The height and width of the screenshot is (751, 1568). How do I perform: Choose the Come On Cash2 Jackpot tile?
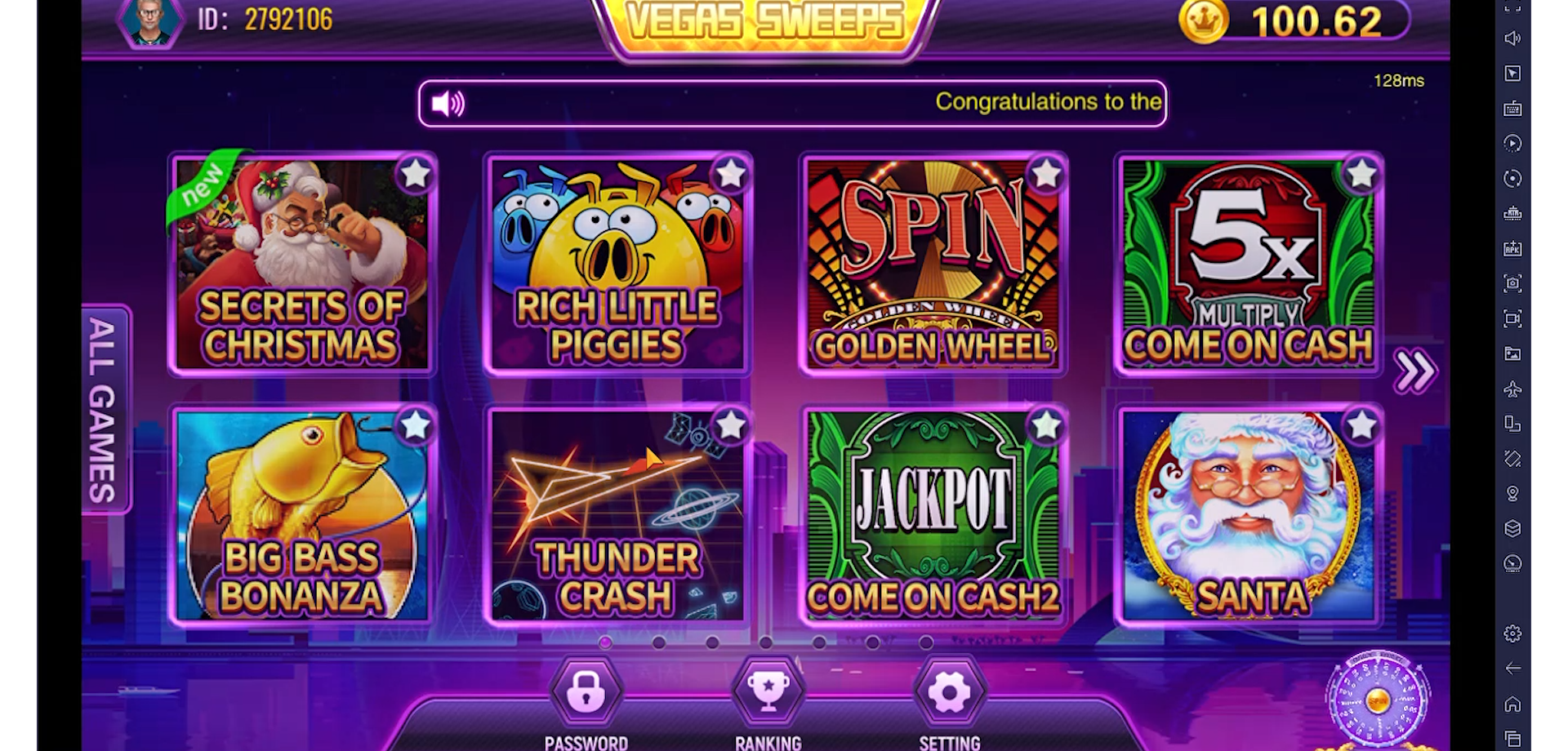coord(933,517)
